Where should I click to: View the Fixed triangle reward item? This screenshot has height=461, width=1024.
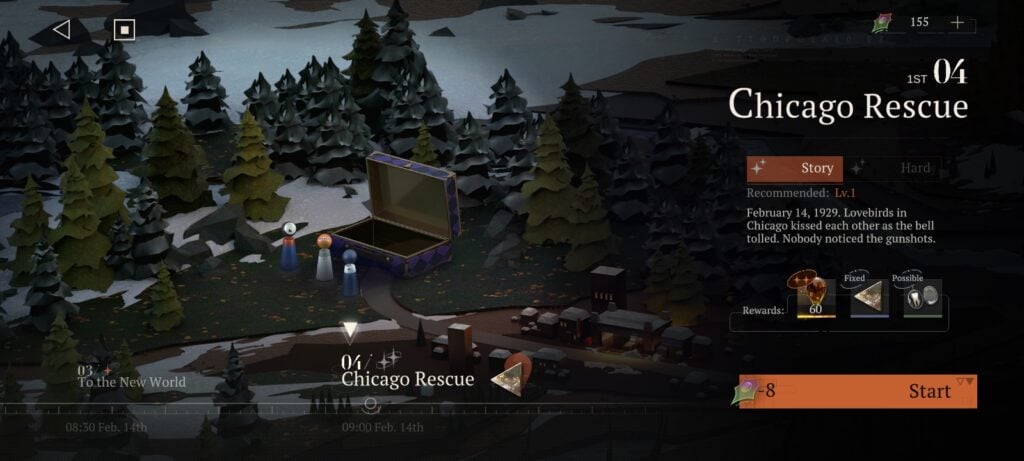pyautogui.click(x=869, y=299)
